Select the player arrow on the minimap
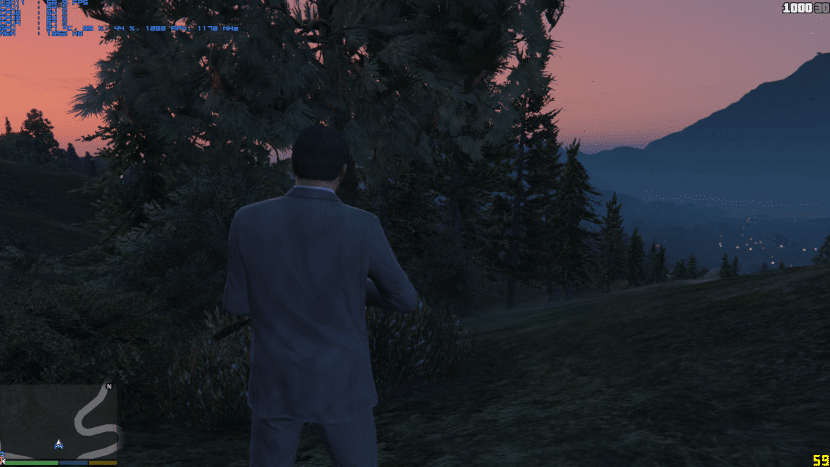Image resolution: width=830 pixels, height=467 pixels. point(59,443)
